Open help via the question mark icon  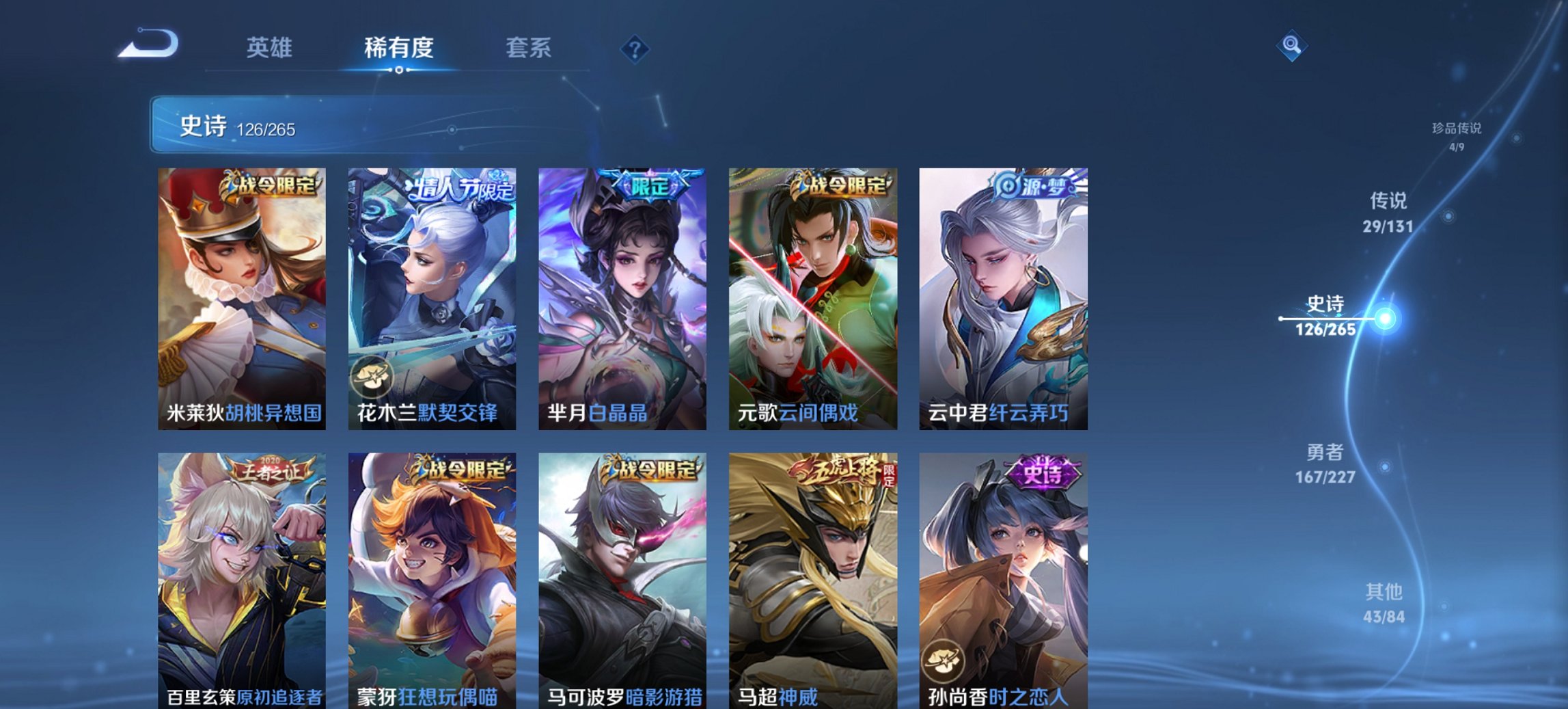[635, 47]
